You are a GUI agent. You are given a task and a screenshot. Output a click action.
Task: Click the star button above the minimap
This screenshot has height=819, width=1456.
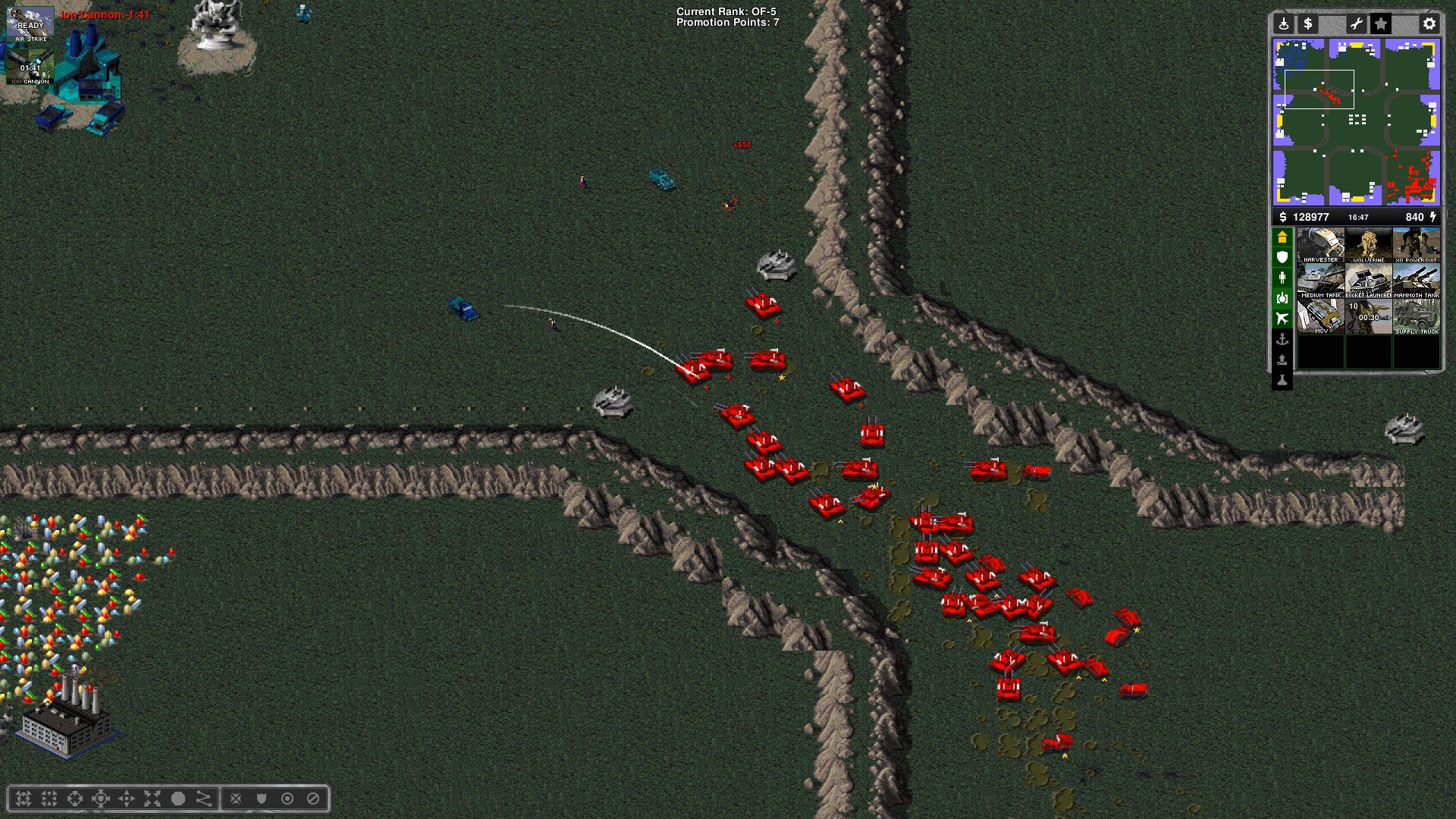1381,24
